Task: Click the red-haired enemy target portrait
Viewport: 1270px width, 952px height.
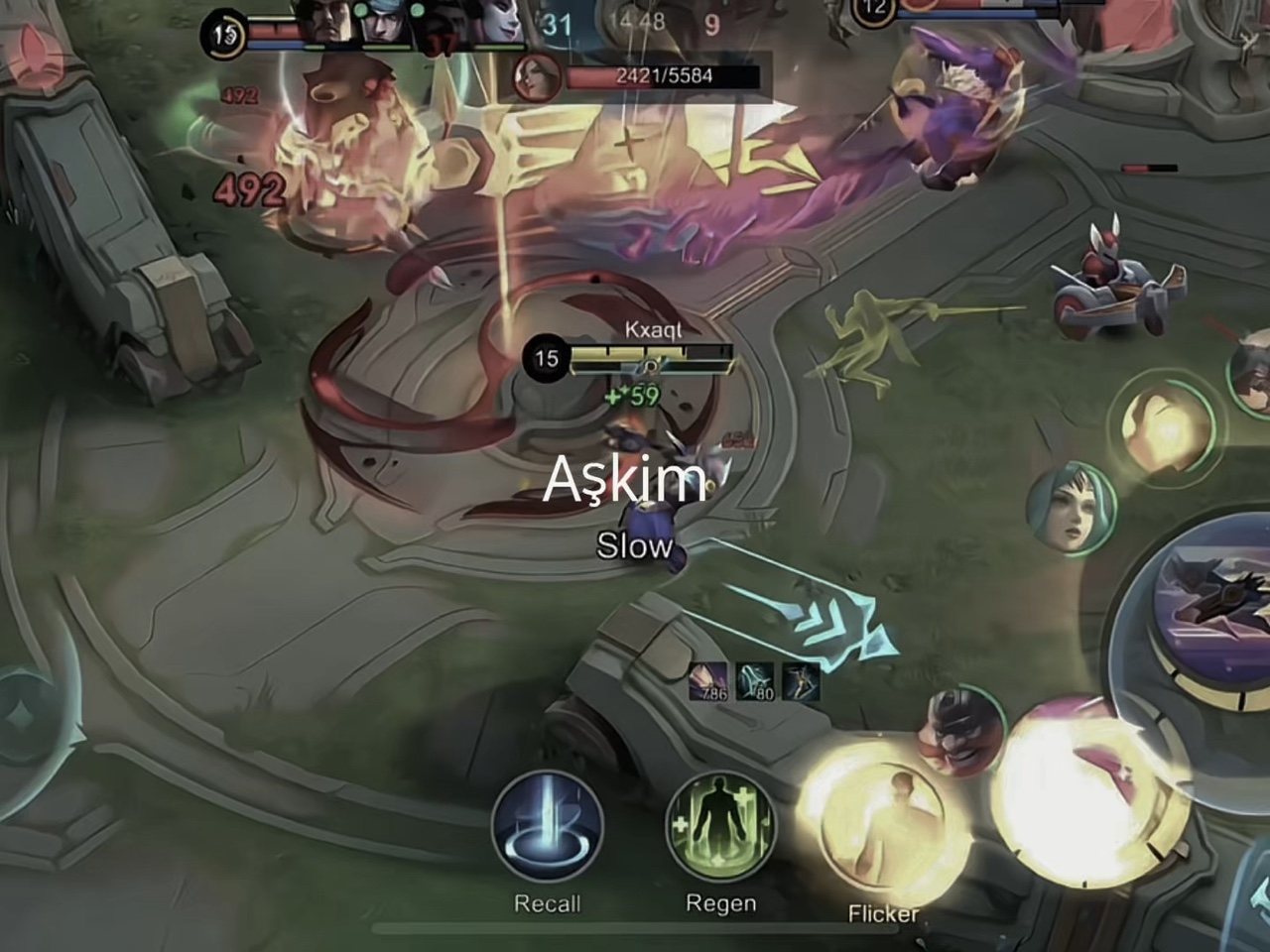Action: (539, 77)
